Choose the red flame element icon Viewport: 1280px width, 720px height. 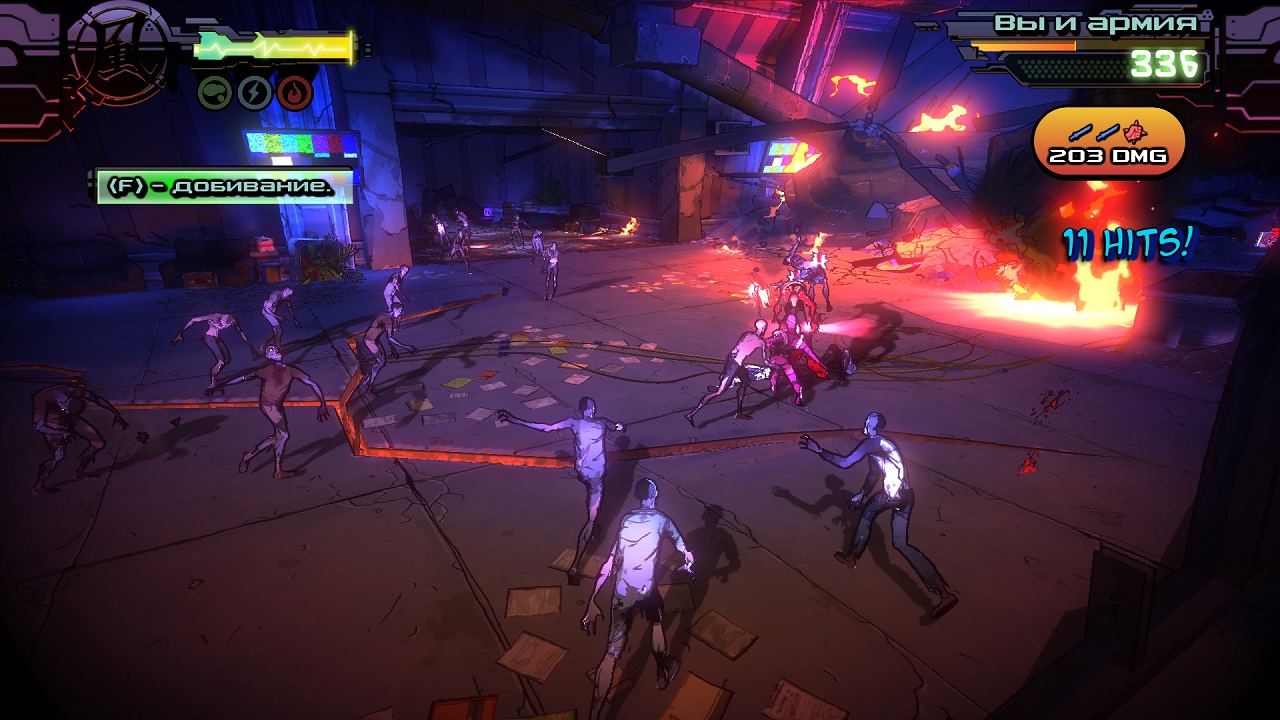[295, 93]
